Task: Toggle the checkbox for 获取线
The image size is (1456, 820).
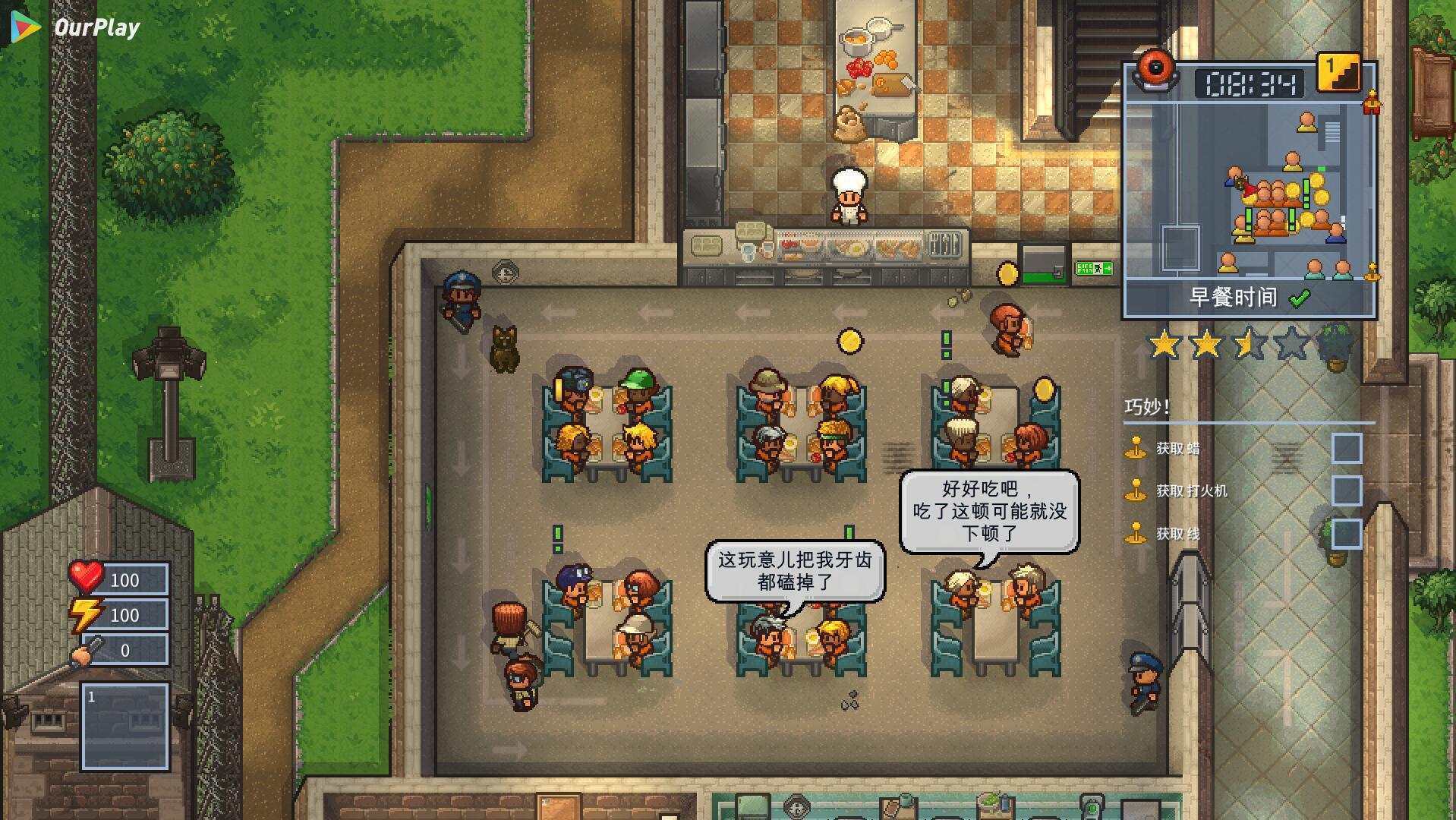Action: (1346, 533)
